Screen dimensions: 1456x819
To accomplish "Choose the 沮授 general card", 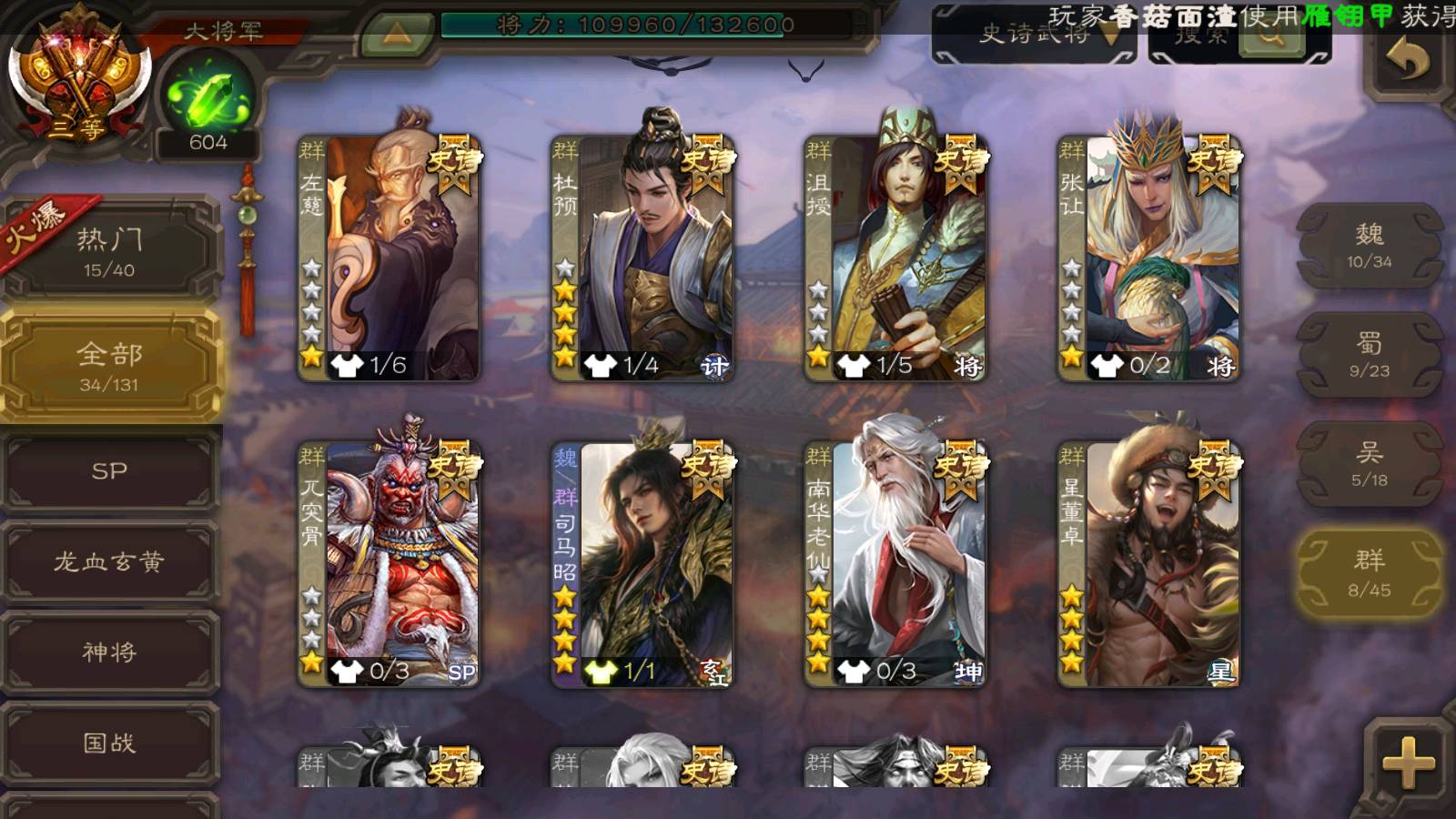I will 895,258.
